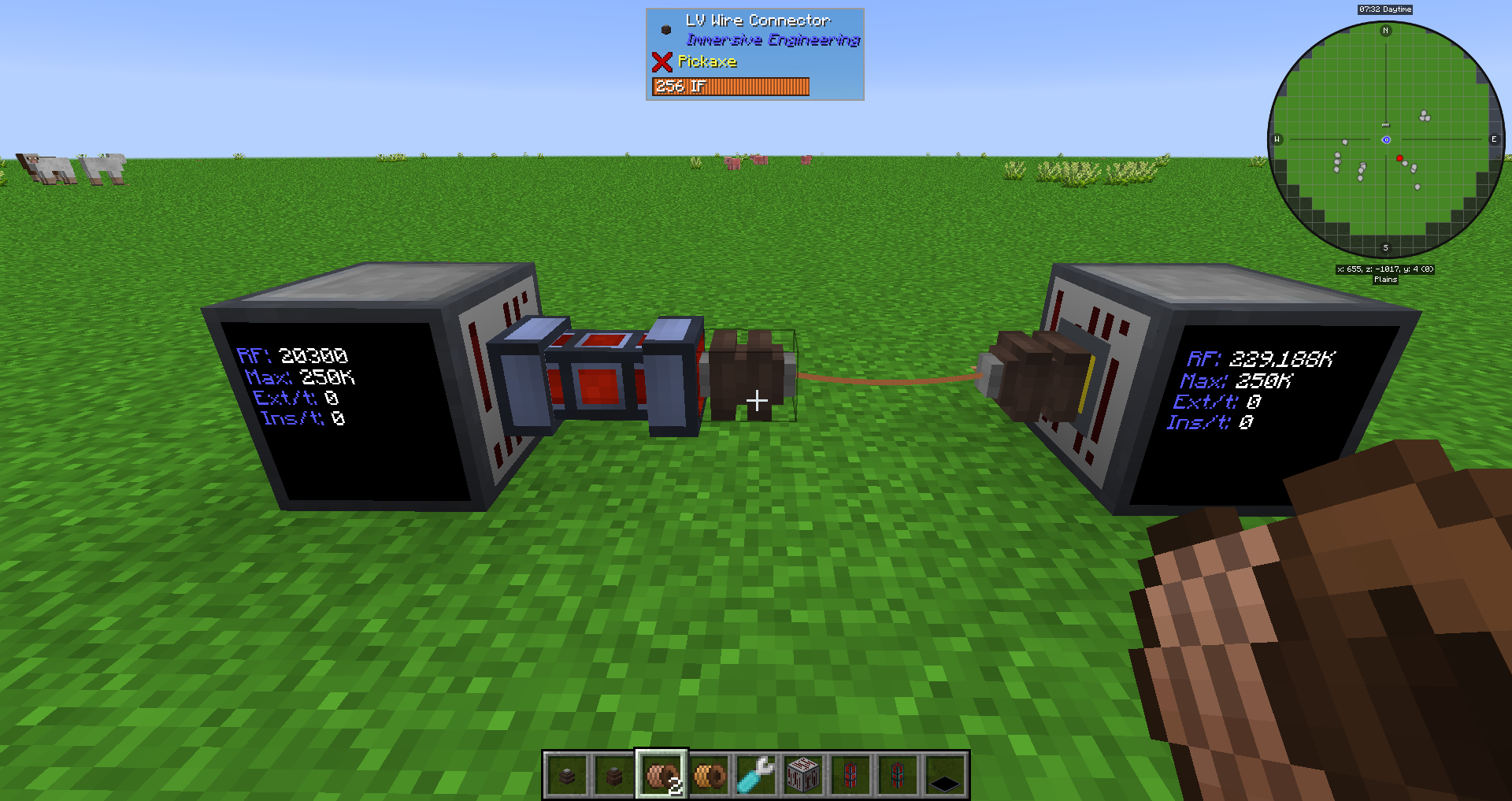Click the Plains biome label below the minimap
1512x801 pixels.
tap(1386, 279)
